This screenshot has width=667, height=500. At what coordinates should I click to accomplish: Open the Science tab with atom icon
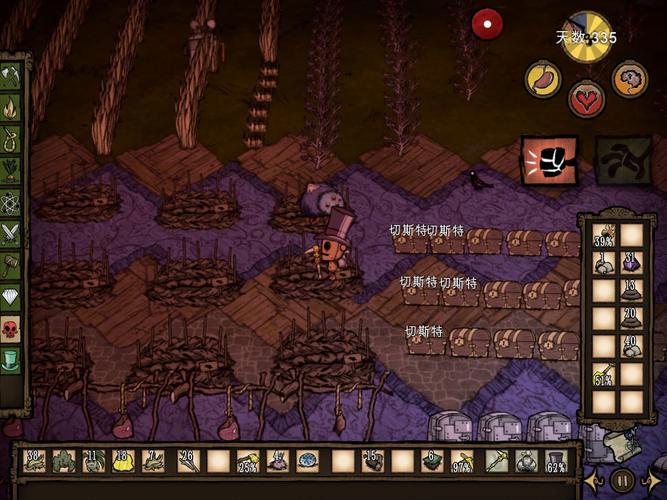pyautogui.click(x=11, y=202)
